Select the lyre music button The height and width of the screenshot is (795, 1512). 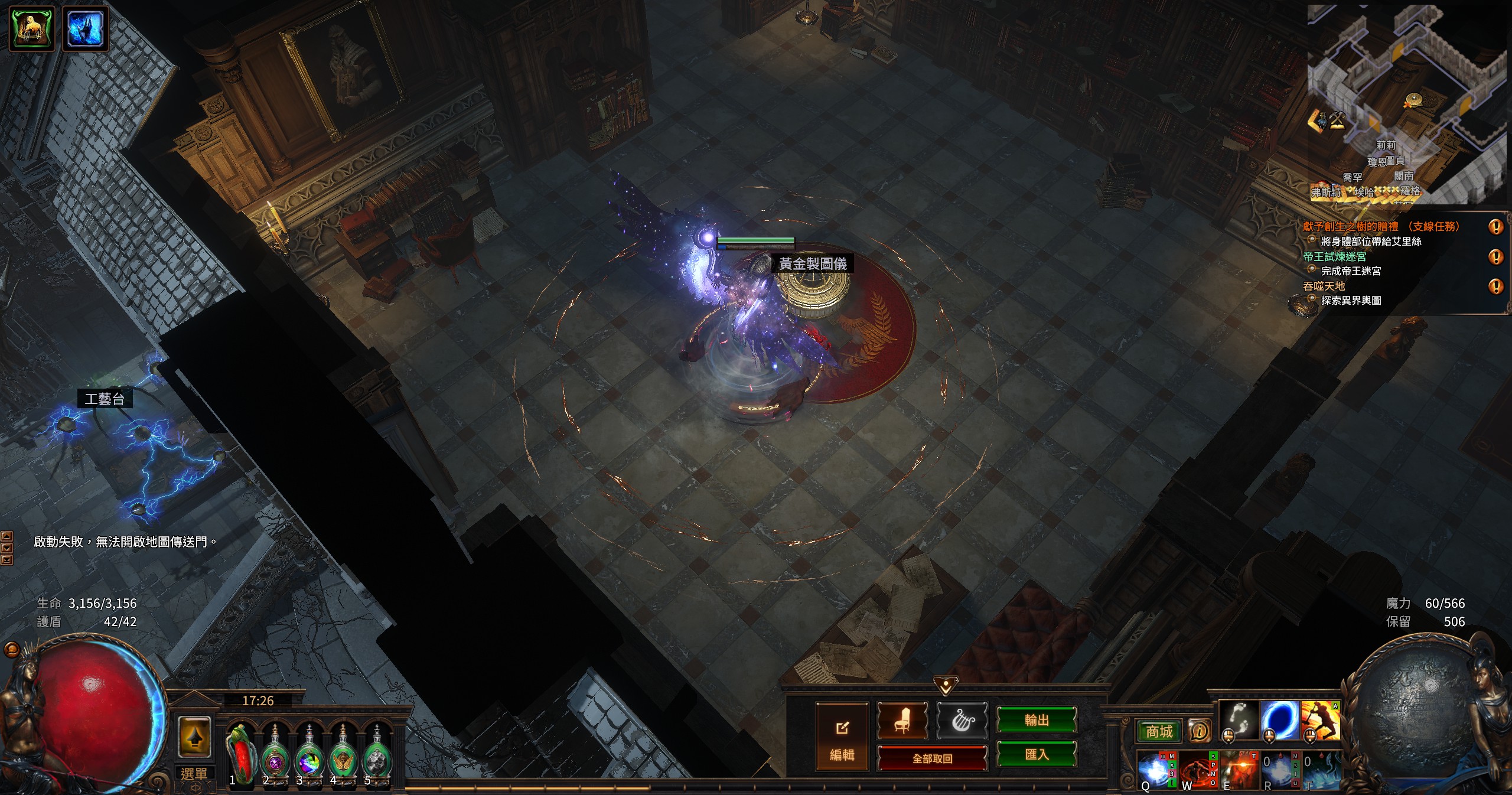click(x=962, y=721)
